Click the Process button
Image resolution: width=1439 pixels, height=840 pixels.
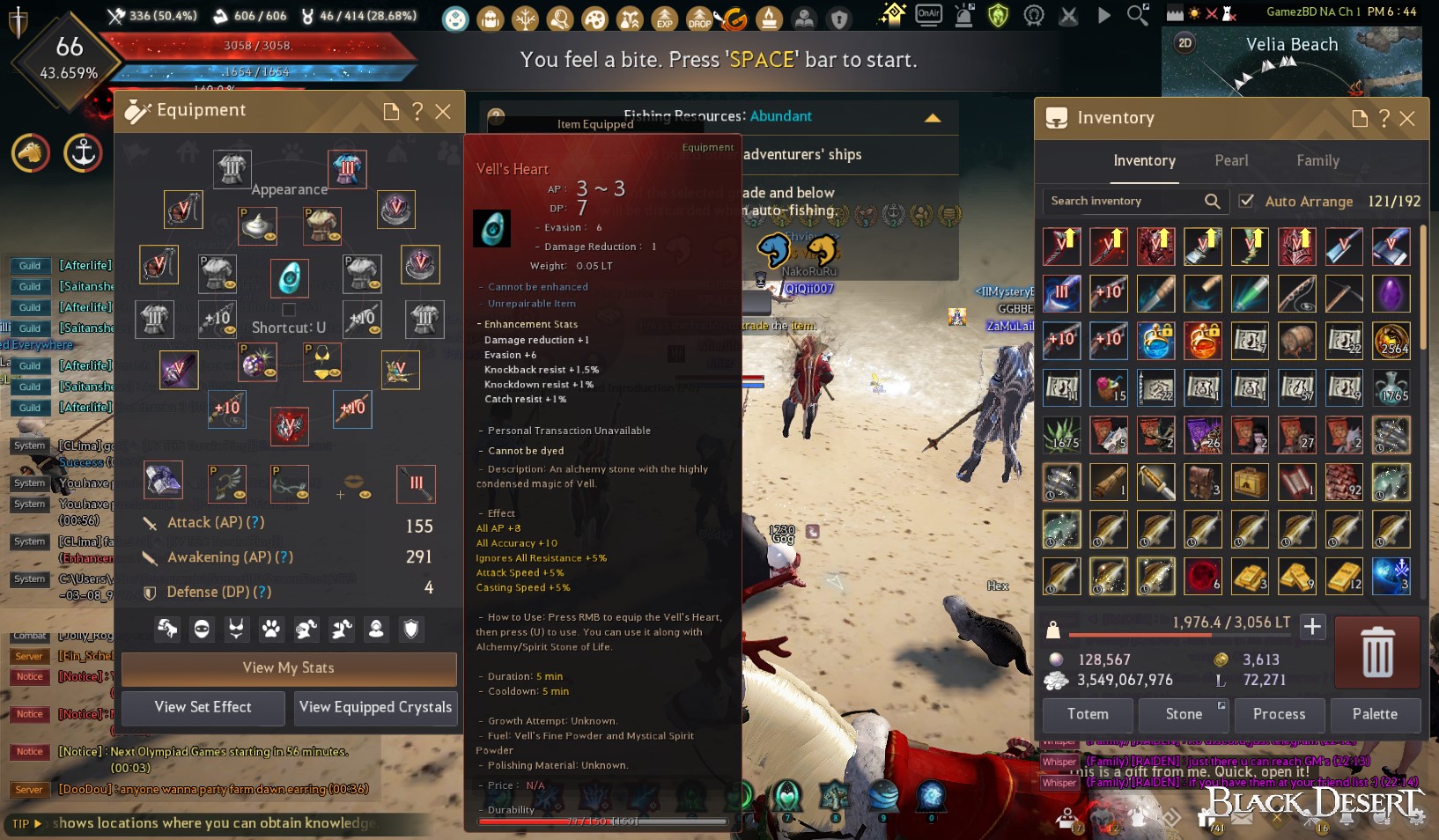coord(1279,715)
